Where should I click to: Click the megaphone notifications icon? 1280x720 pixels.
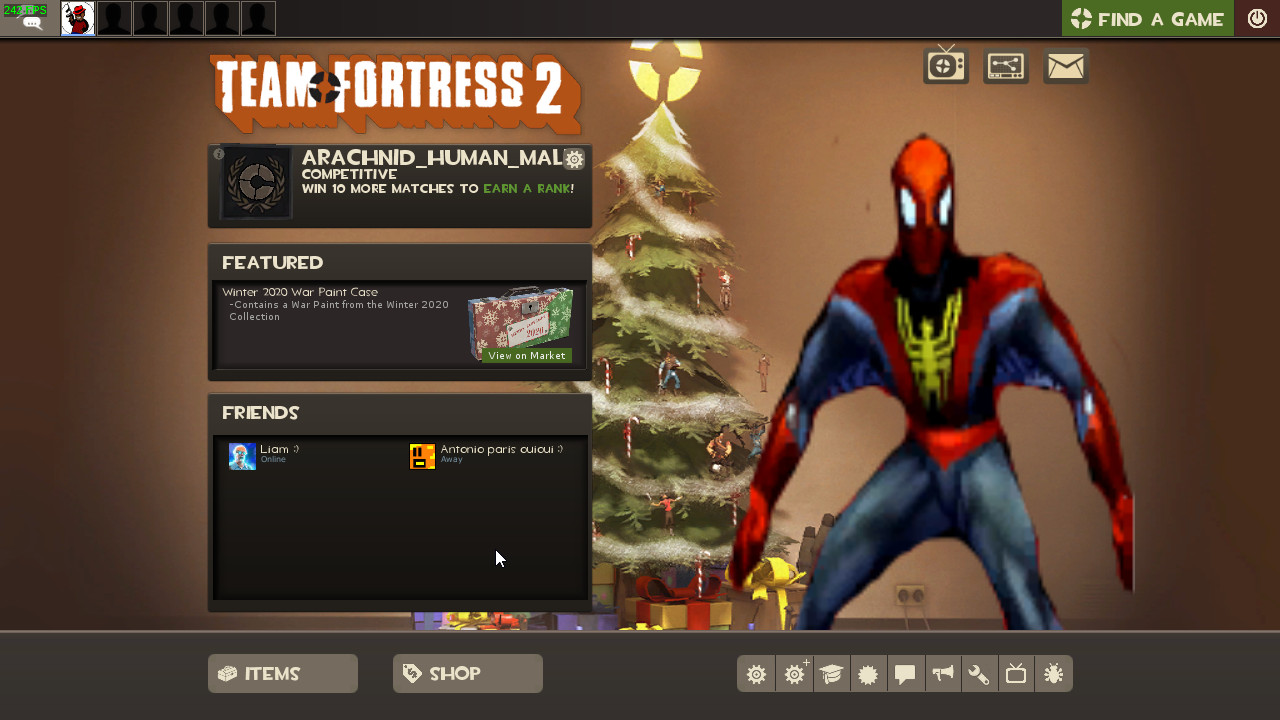click(x=942, y=673)
